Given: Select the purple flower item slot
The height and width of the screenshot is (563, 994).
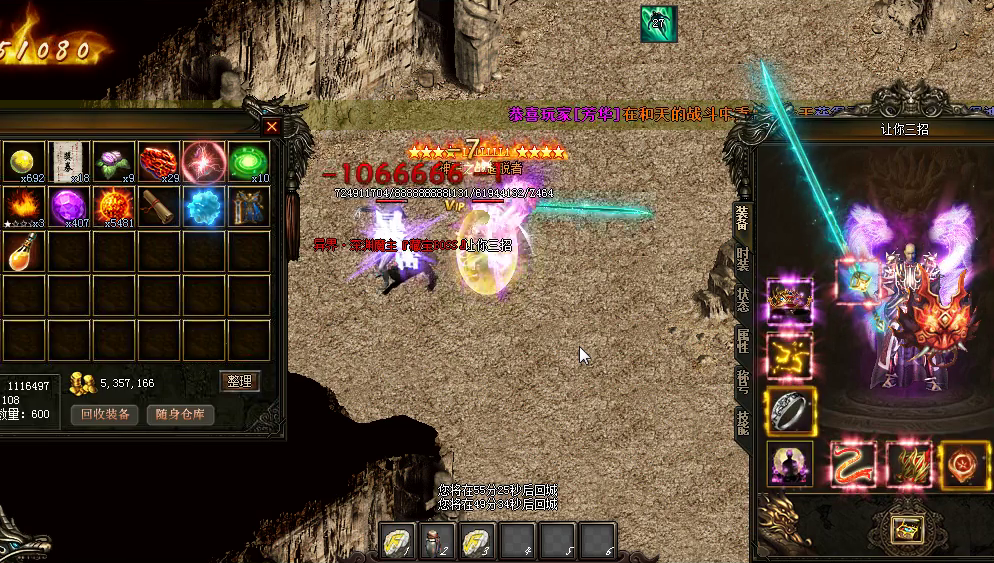Looking at the screenshot, I should [115, 161].
